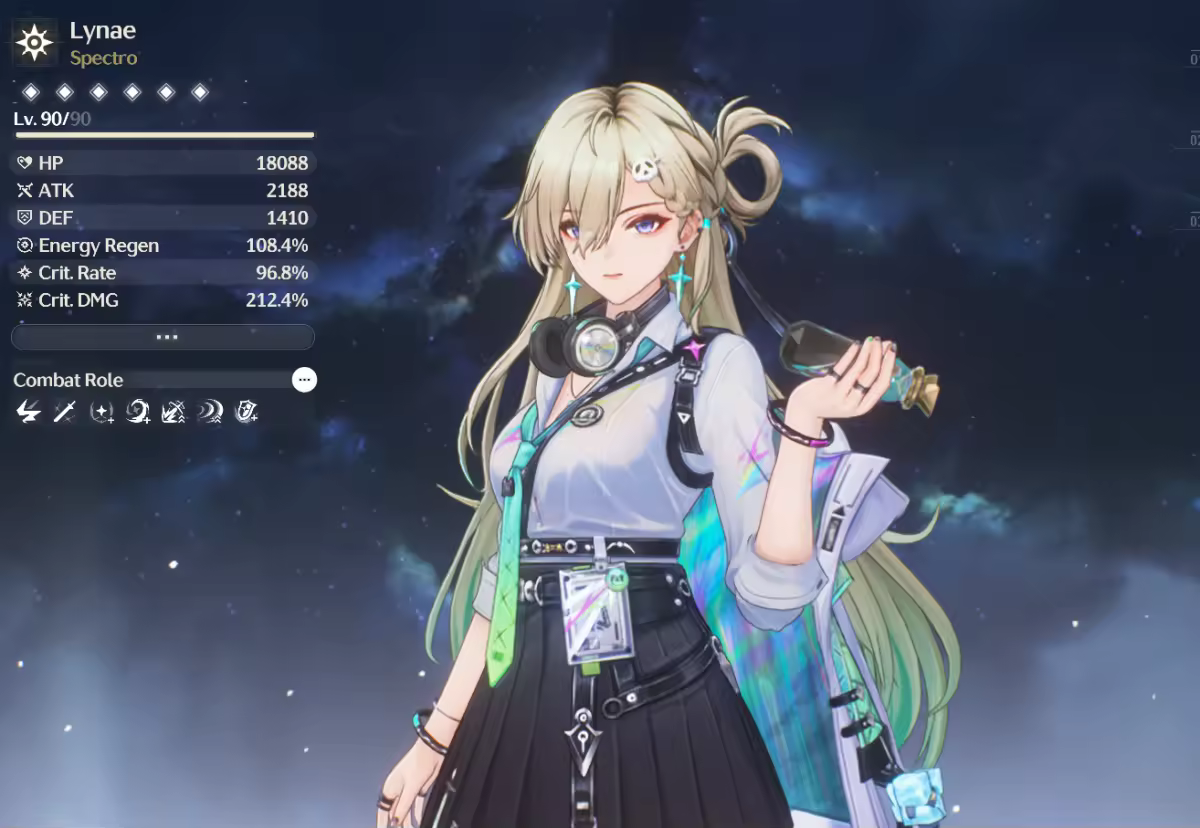Open Combat Role details round button
Screen dimensions: 1200x828
coord(304,380)
